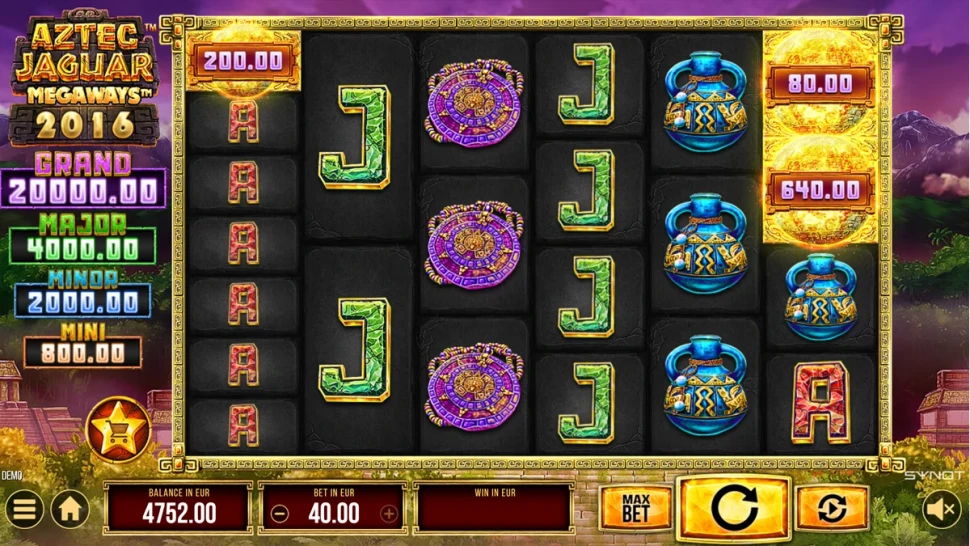This screenshot has width=970, height=546.
Task: Go to the home lobby
Action: tap(70, 510)
